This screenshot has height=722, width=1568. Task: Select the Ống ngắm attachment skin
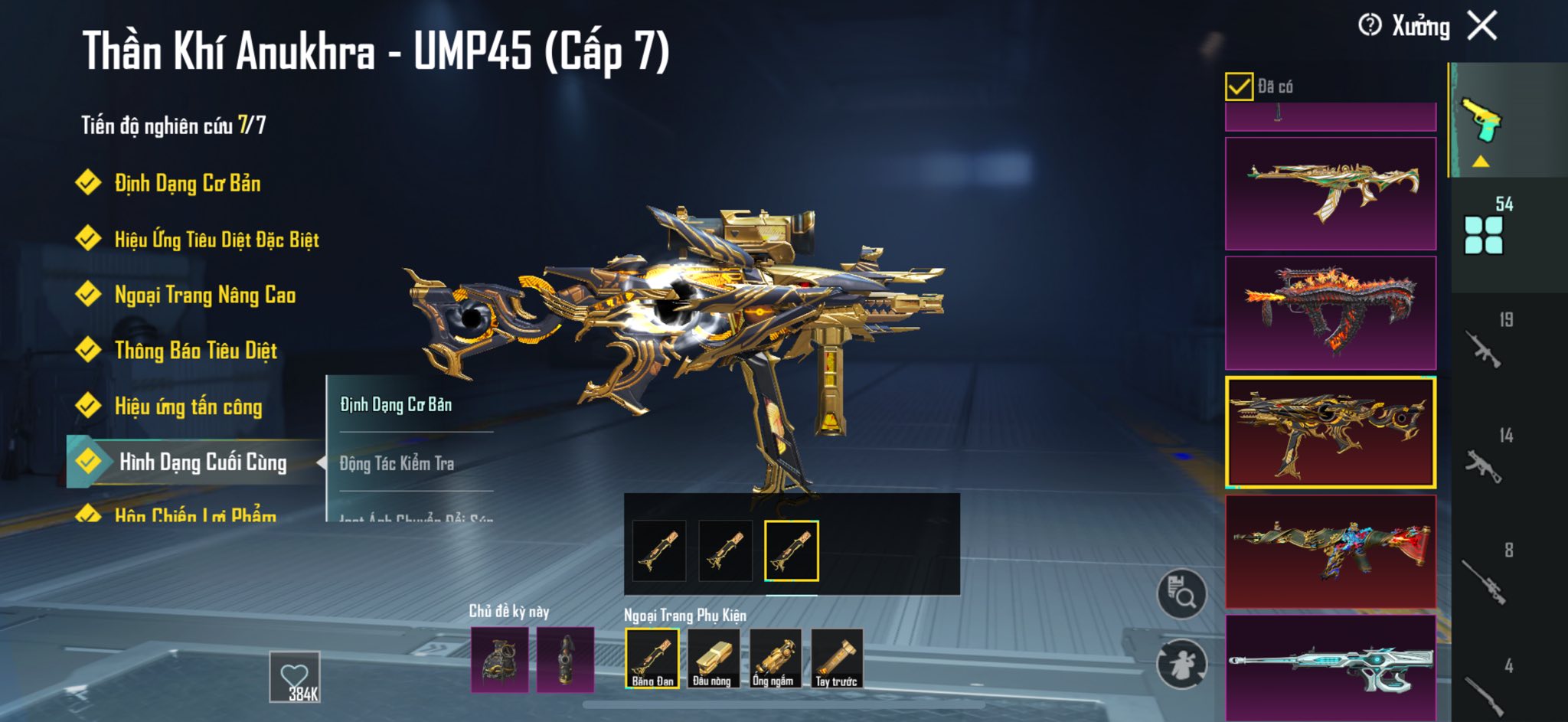(x=775, y=658)
